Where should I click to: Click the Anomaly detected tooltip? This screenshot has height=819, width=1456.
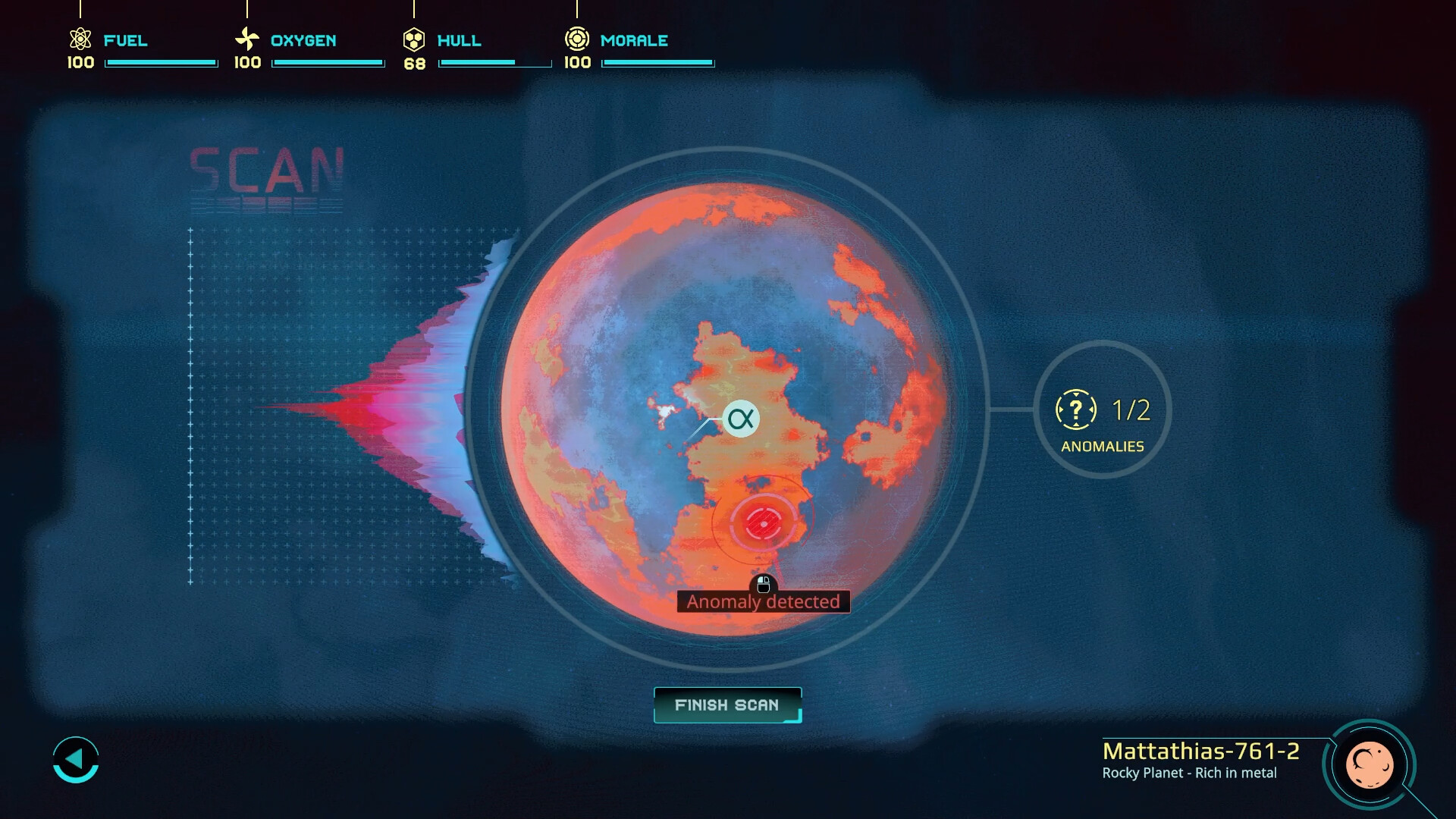point(763,601)
